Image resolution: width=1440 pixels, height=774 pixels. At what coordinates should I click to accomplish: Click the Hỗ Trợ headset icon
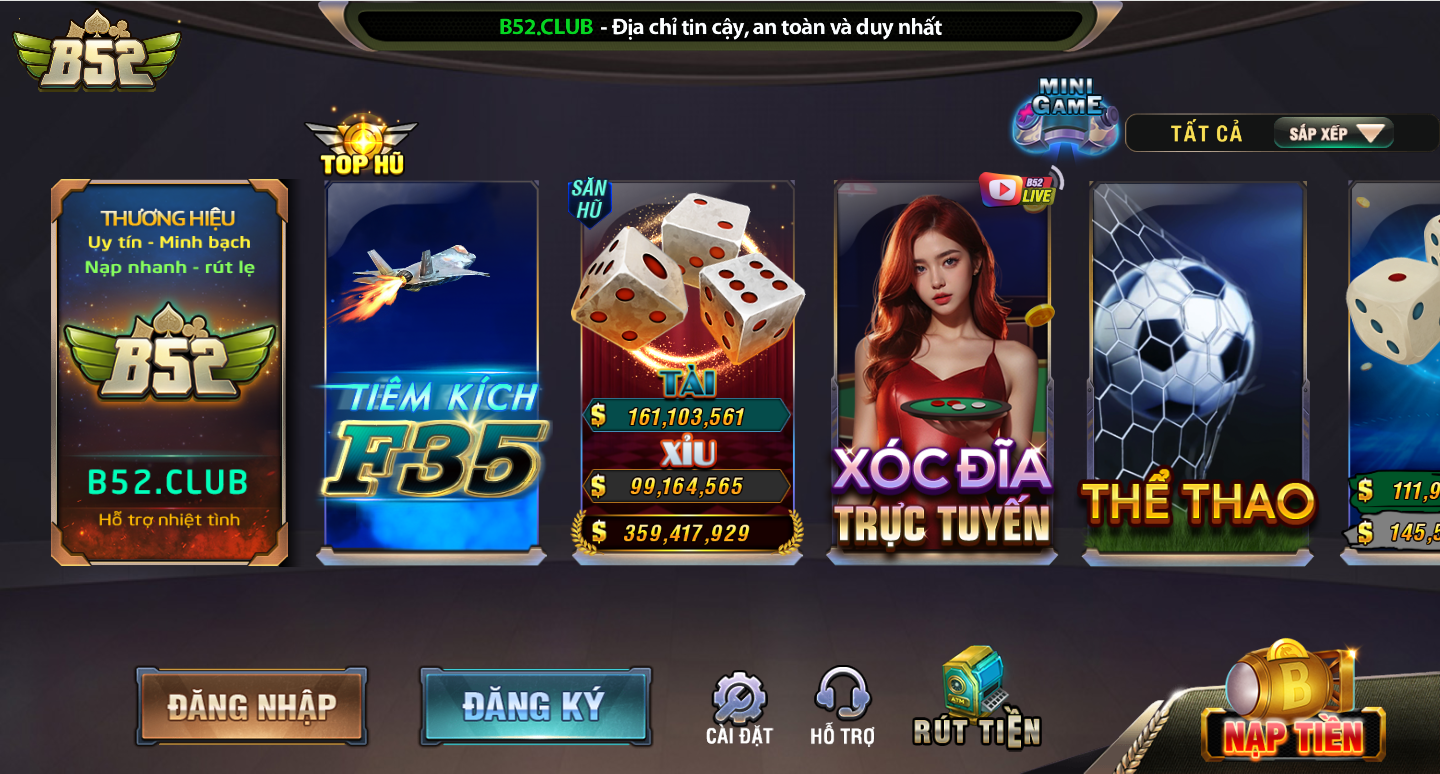[x=840, y=695]
